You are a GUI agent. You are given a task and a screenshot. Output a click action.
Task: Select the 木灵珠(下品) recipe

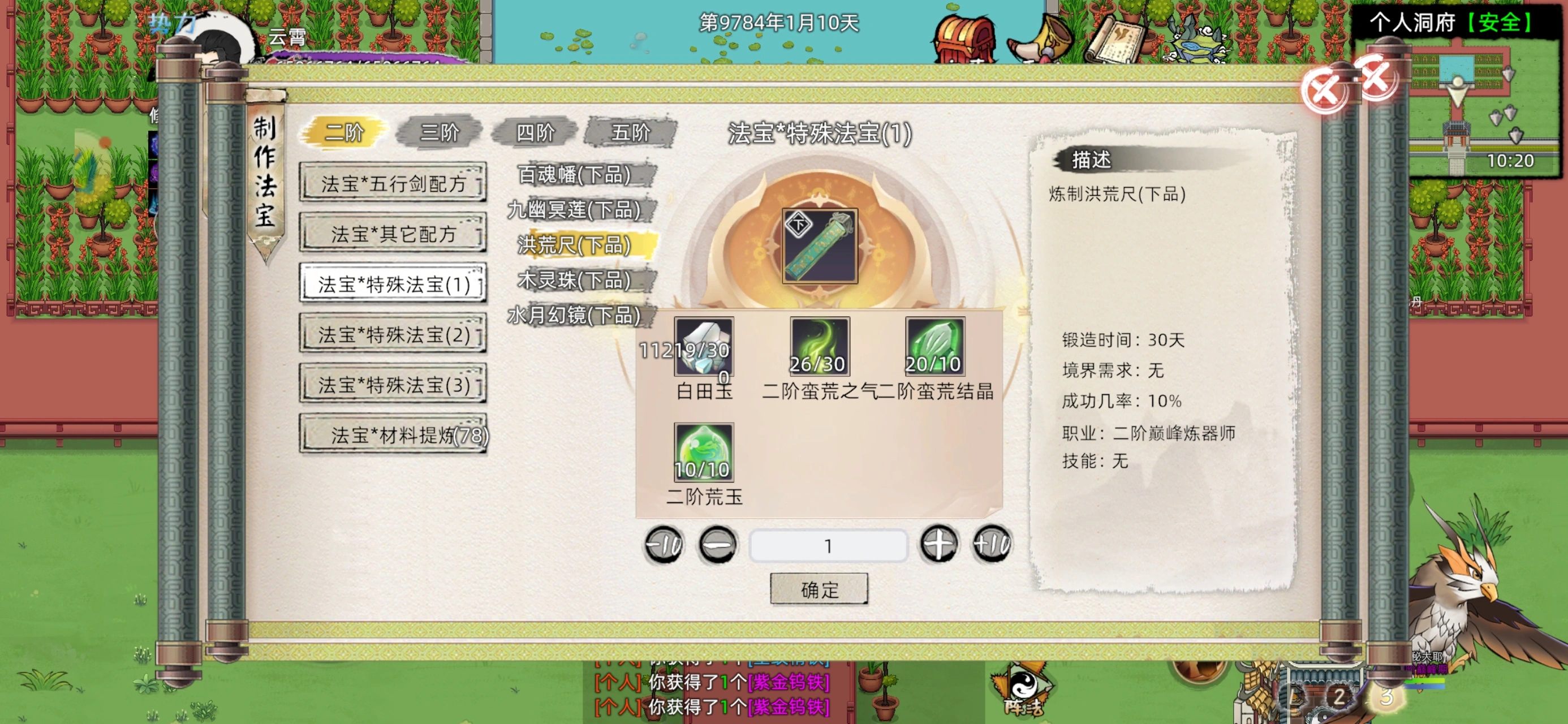coord(574,280)
